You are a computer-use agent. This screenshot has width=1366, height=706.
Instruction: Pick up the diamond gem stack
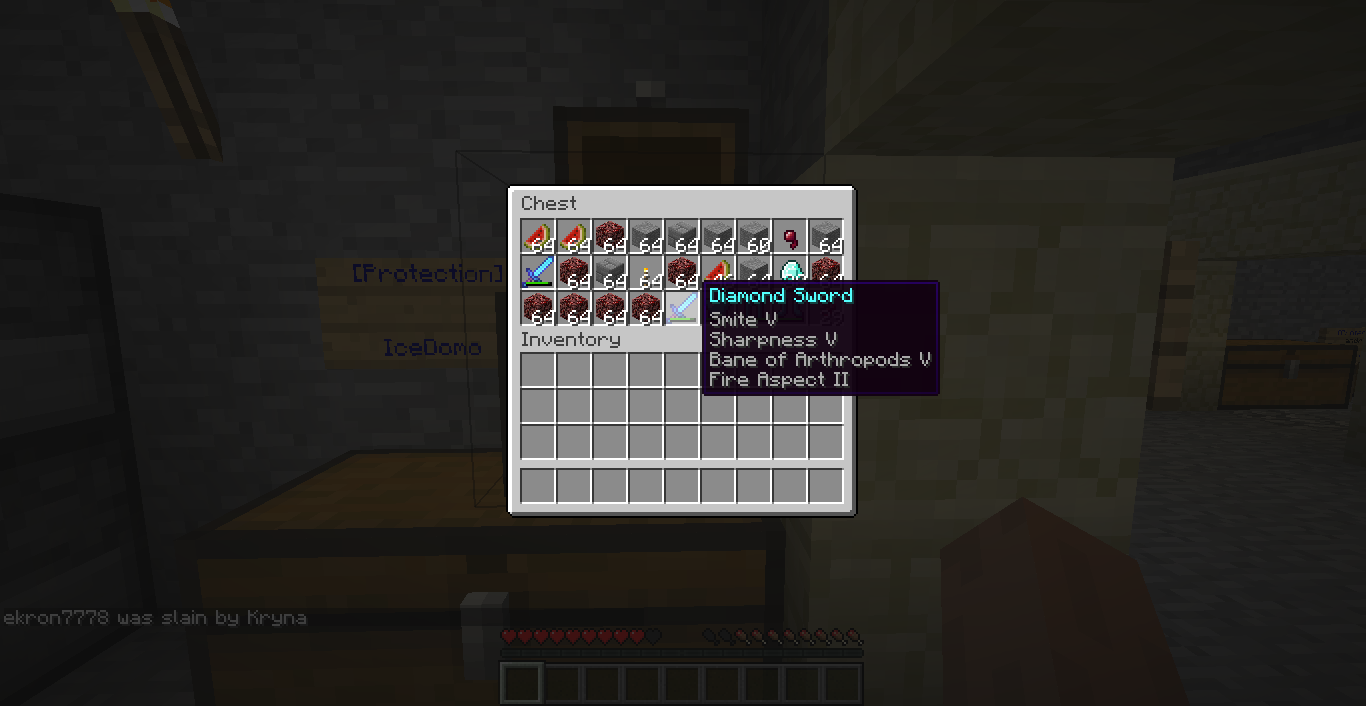(x=790, y=271)
